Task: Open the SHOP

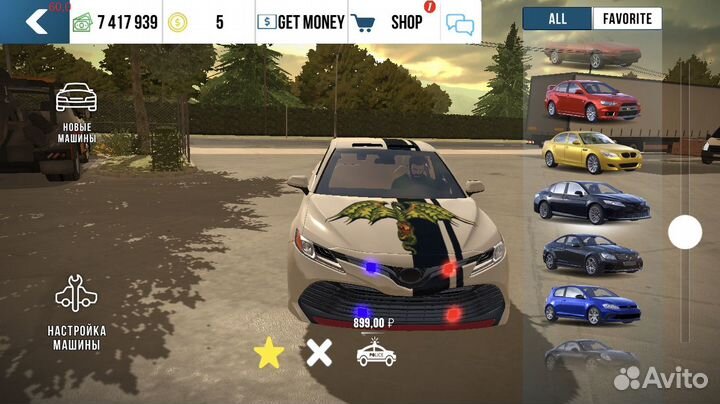Action: point(393,21)
